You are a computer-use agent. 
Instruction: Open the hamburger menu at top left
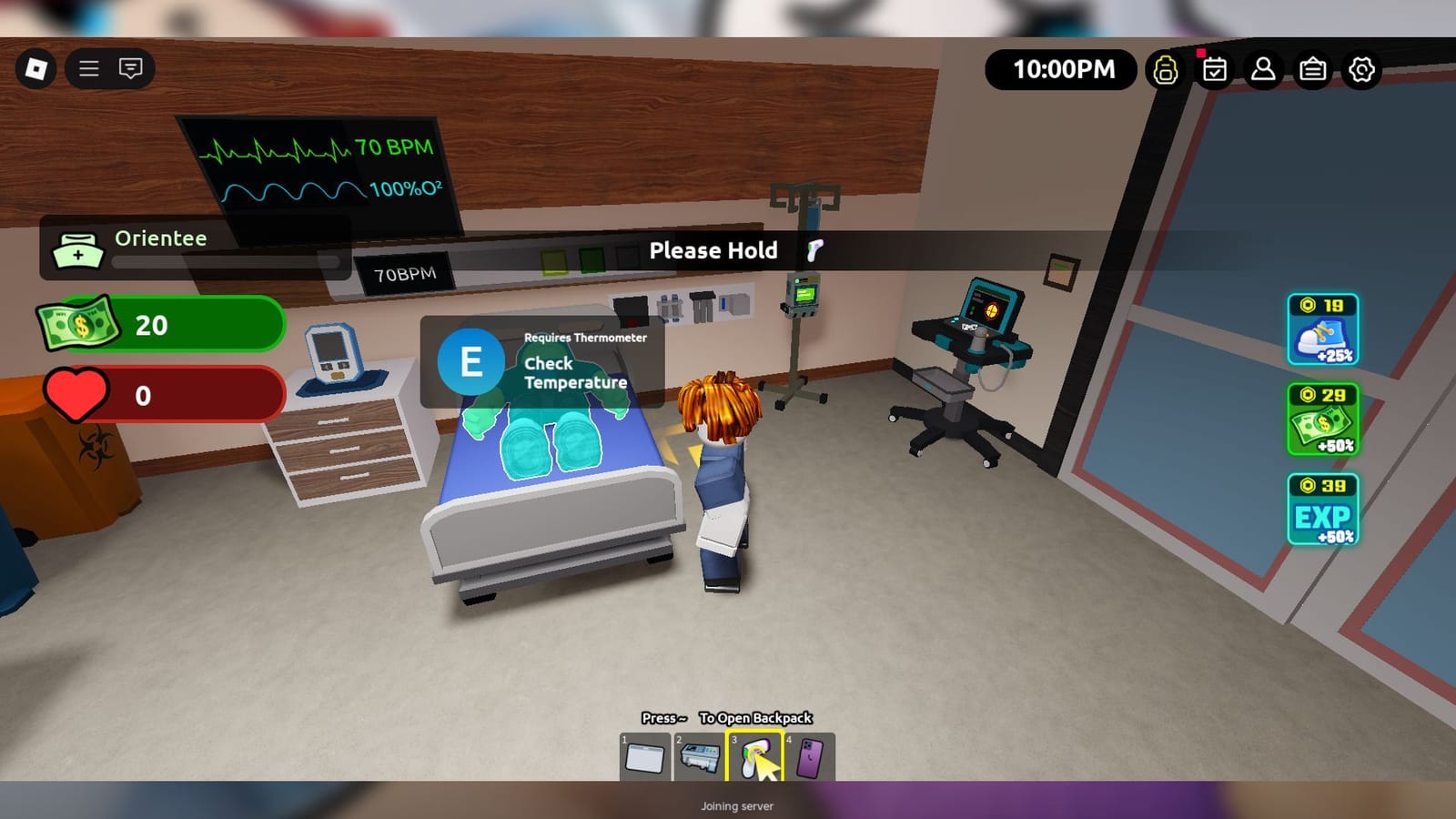coord(88,69)
